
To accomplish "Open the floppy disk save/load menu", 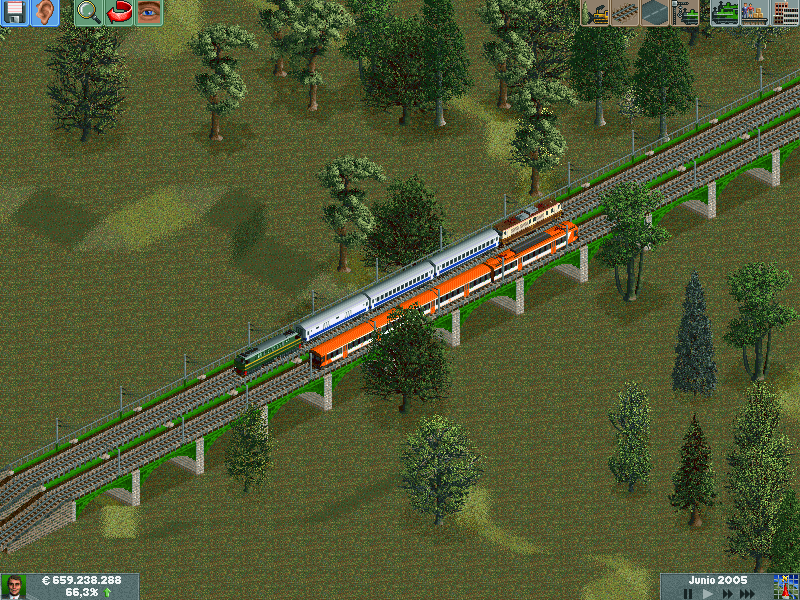I will (15, 13).
